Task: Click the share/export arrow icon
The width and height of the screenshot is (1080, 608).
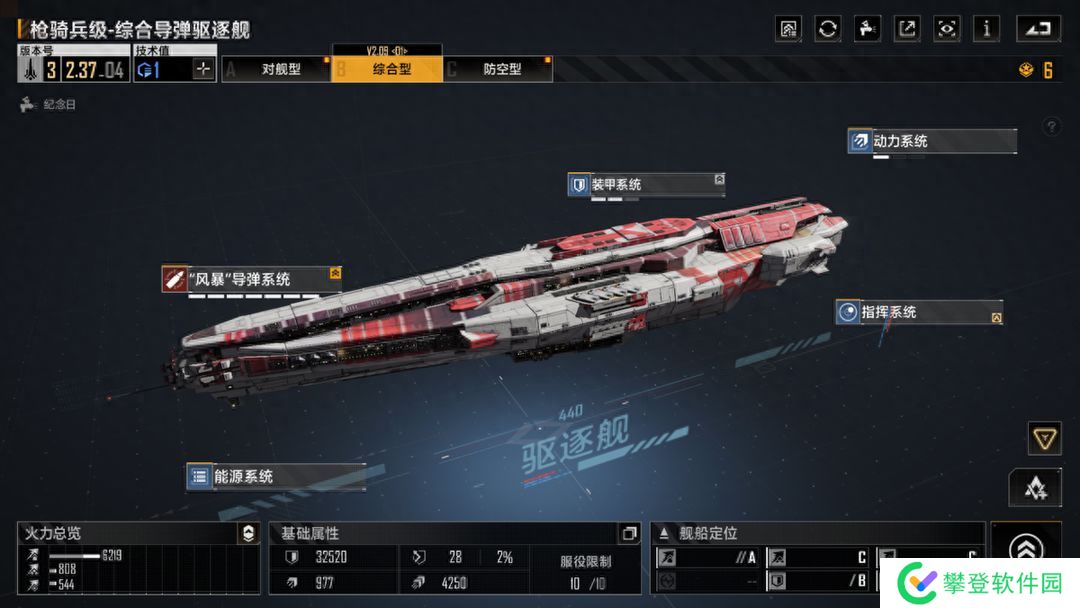Action: tap(907, 28)
